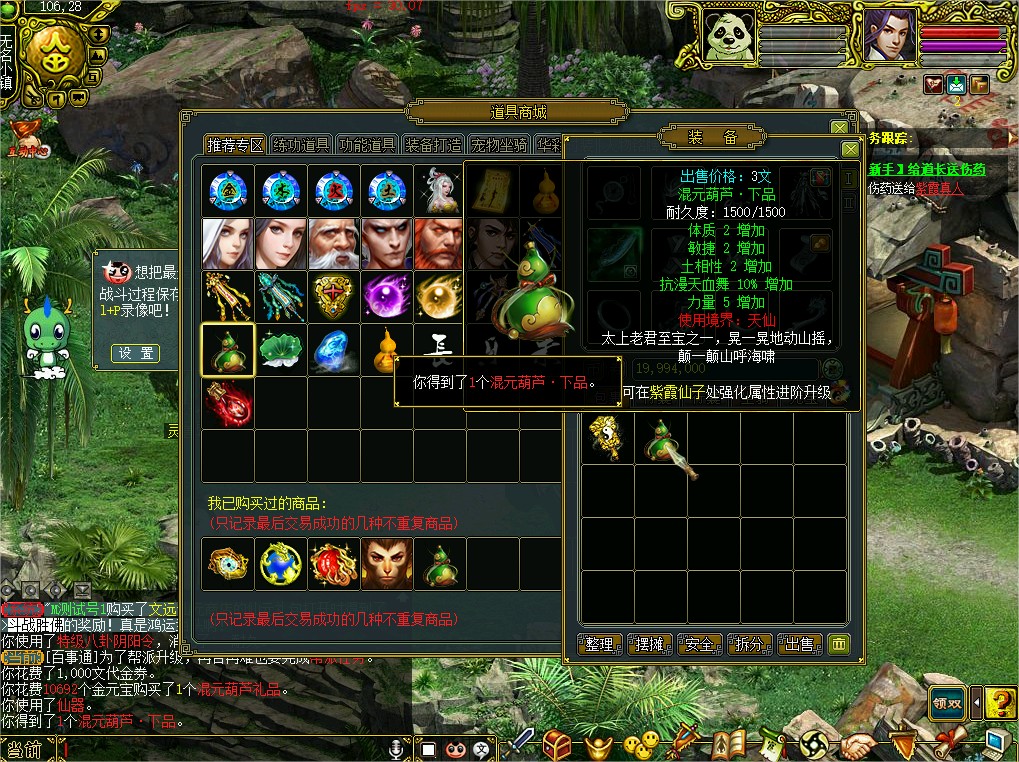The width and height of the screenshot is (1019, 762).
Task: Open a stall with 摆摊 button
Action: [x=650, y=645]
